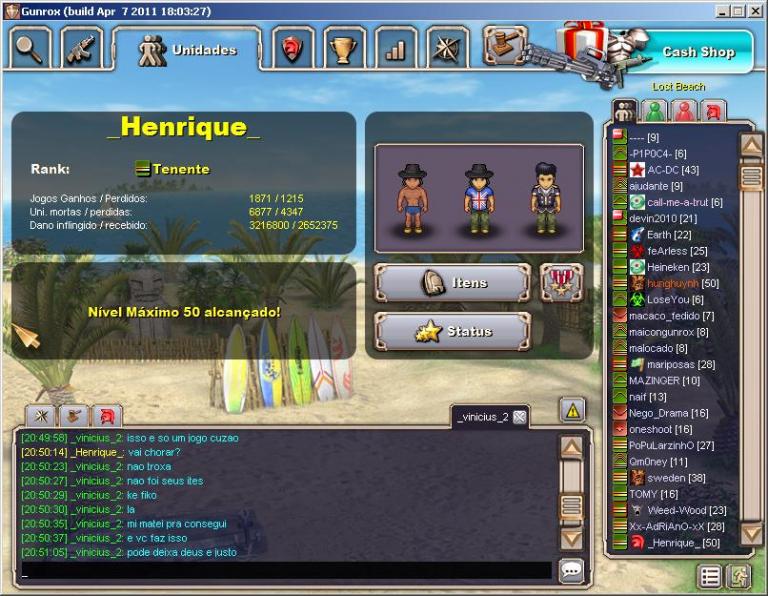
Task: Open the gold trophy tab
Action: click(x=345, y=49)
